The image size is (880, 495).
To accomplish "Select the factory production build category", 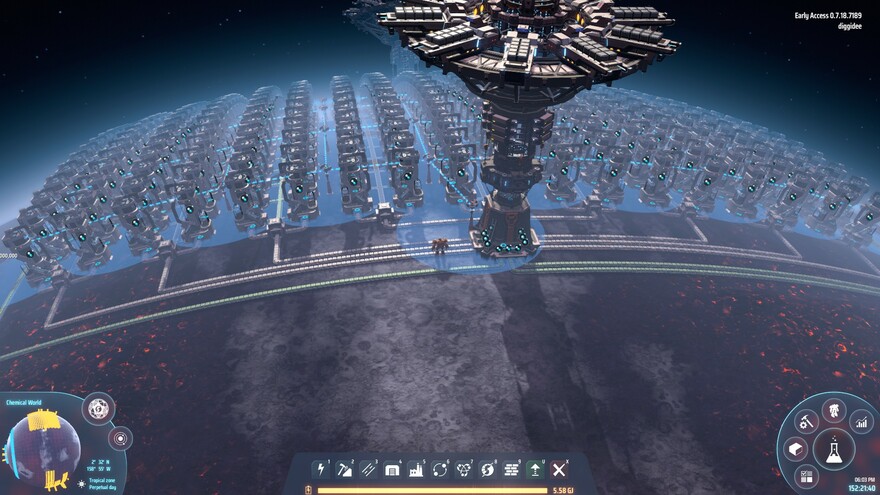I will click(x=416, y=469).
